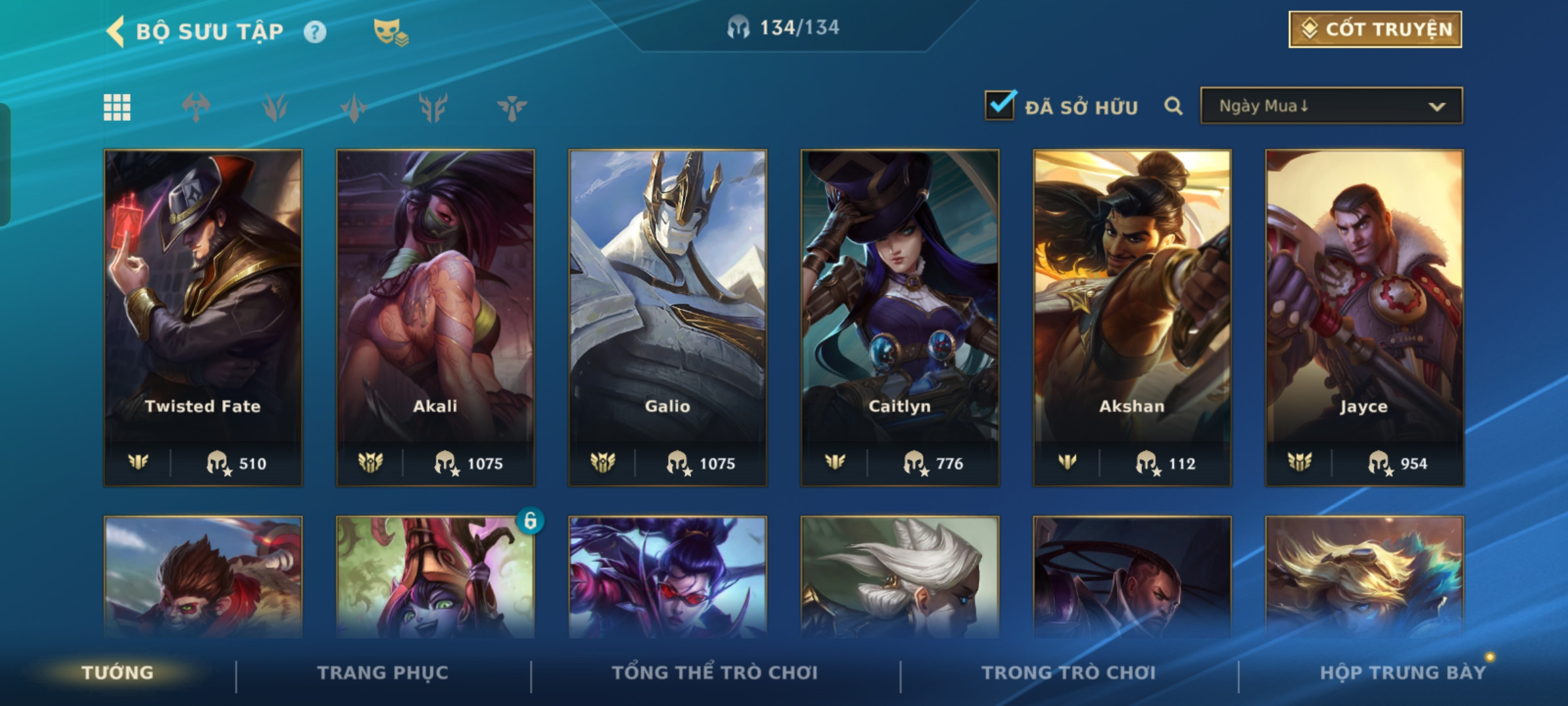Open the help question mark icon
The width and height of the screenshot is (1568, 706).
(x=315, y=32)
